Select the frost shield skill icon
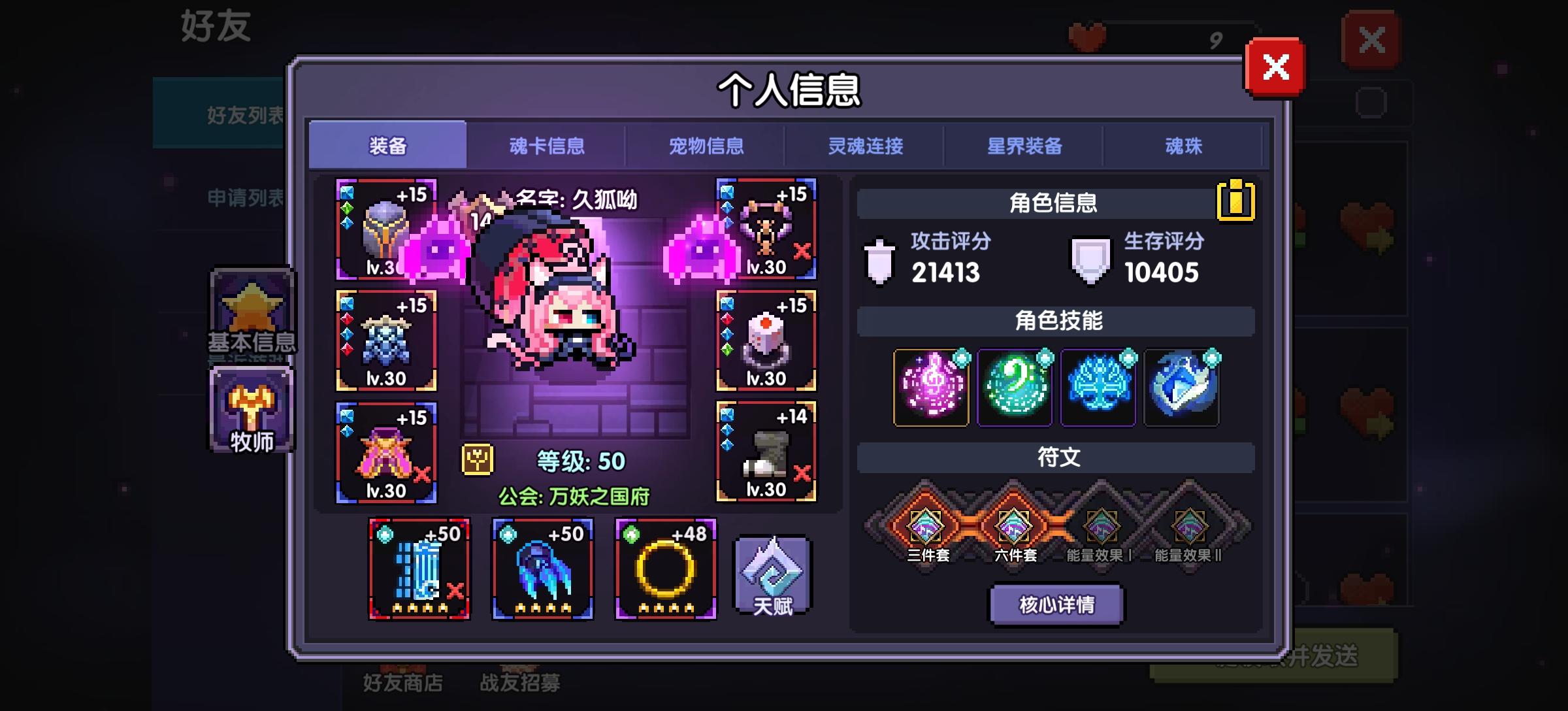Image resolution: width=1568 pixels, height=711 pixels. pyautogui.click(x=1181, y=388)
